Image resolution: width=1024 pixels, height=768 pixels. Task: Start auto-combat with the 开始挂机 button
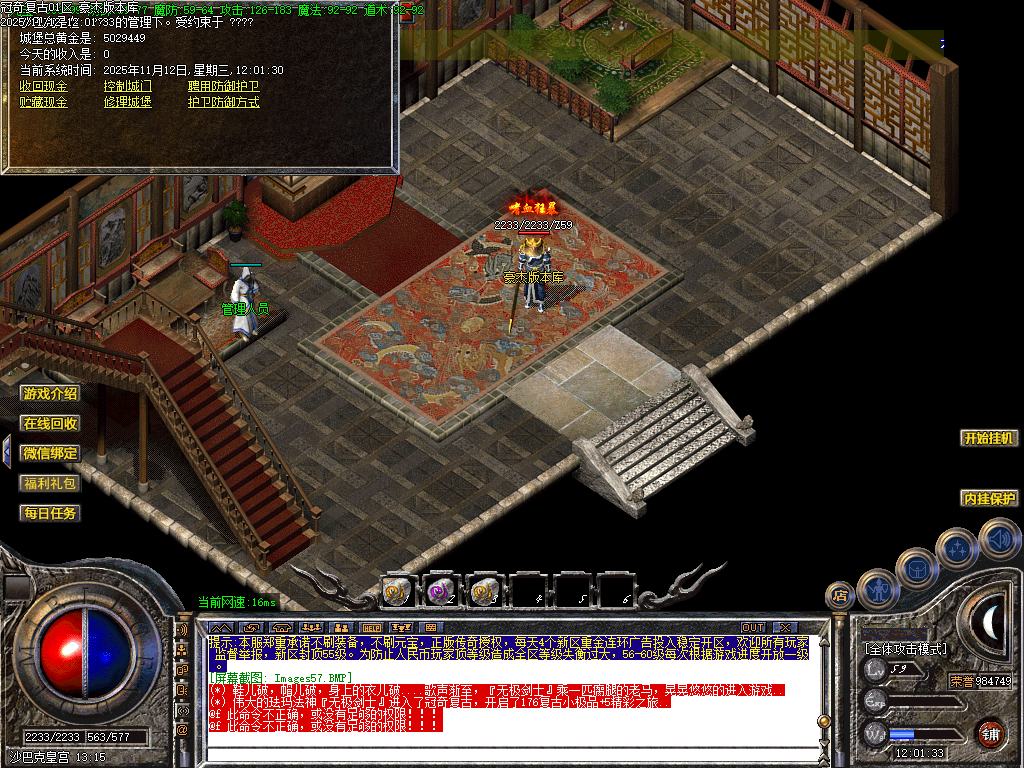[989, 438]
